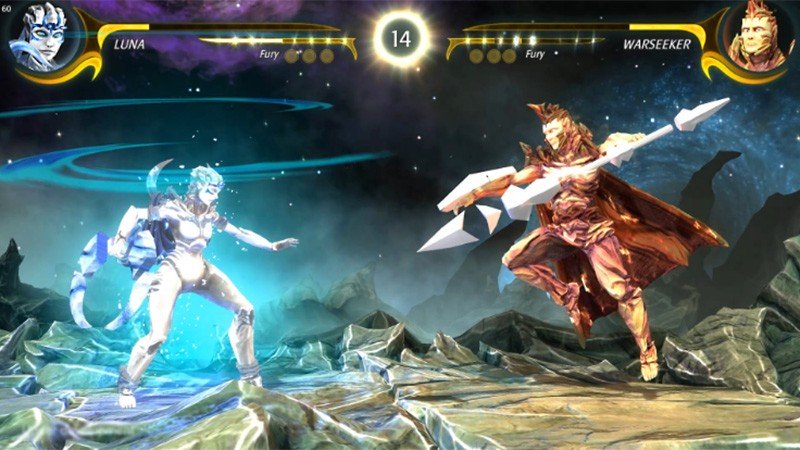The width and height of the screenshot is (800, 450).
Task: Select Warseeker's character portrait
Action: tap(760, 35)
